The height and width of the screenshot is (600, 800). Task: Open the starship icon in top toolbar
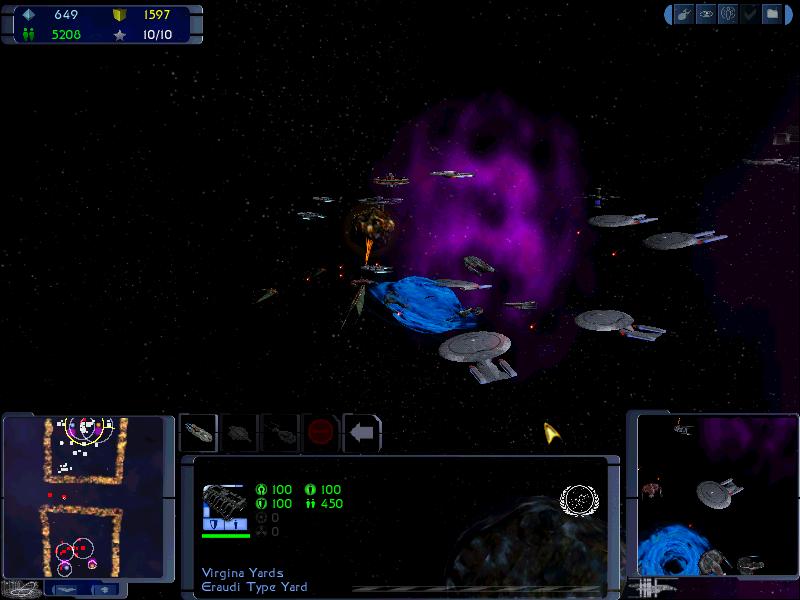[x=684, y=15]
